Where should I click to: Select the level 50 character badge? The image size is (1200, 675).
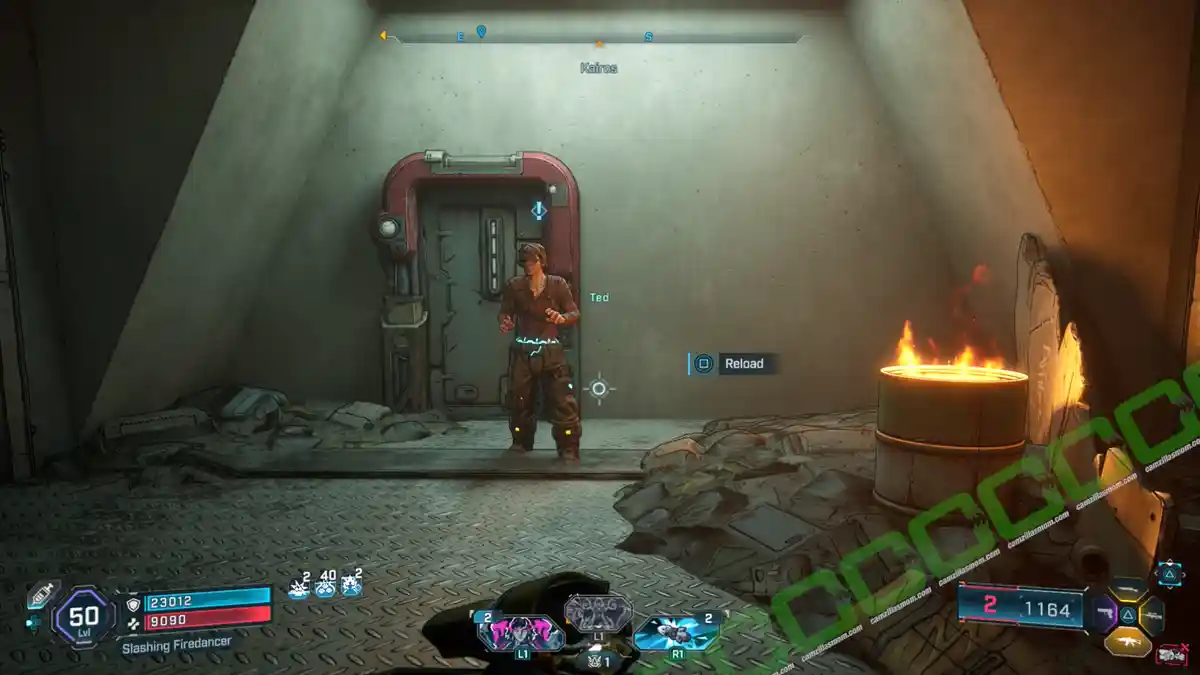click(82, 615)
